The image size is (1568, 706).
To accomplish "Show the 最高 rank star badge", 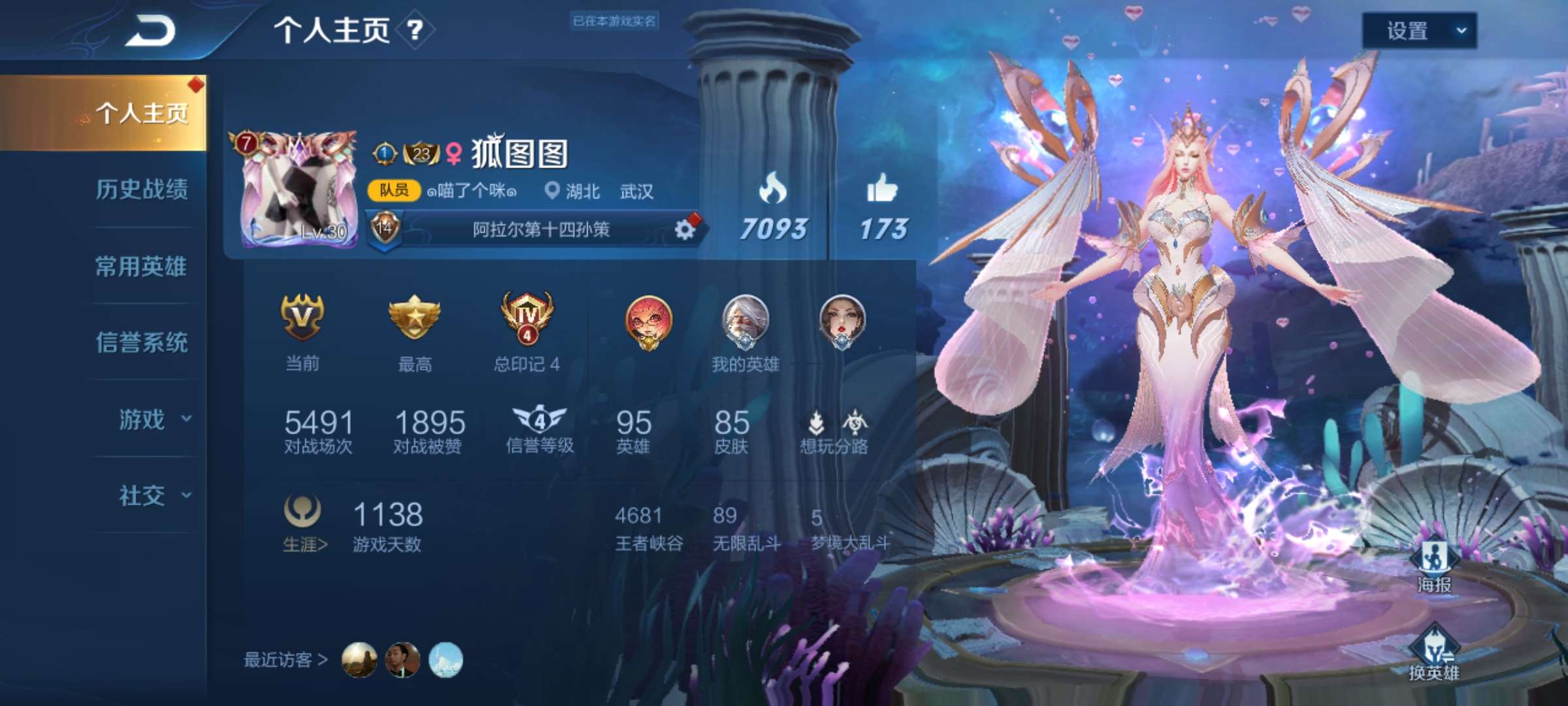I will (414, 318).
